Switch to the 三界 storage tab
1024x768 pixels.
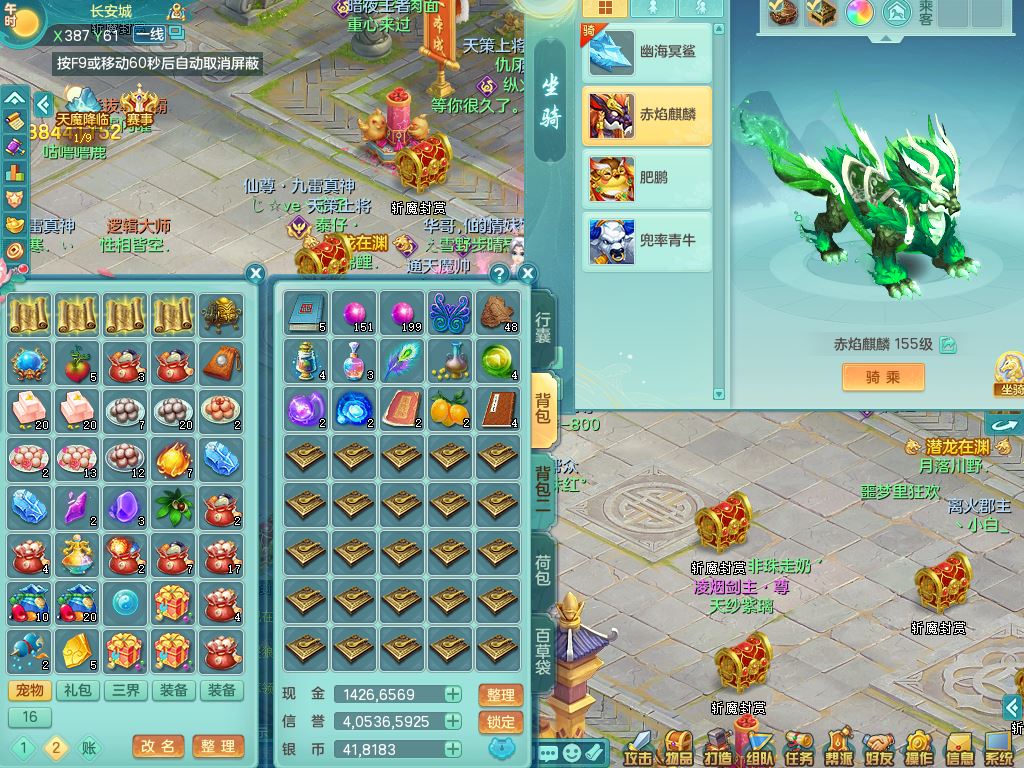126,690
